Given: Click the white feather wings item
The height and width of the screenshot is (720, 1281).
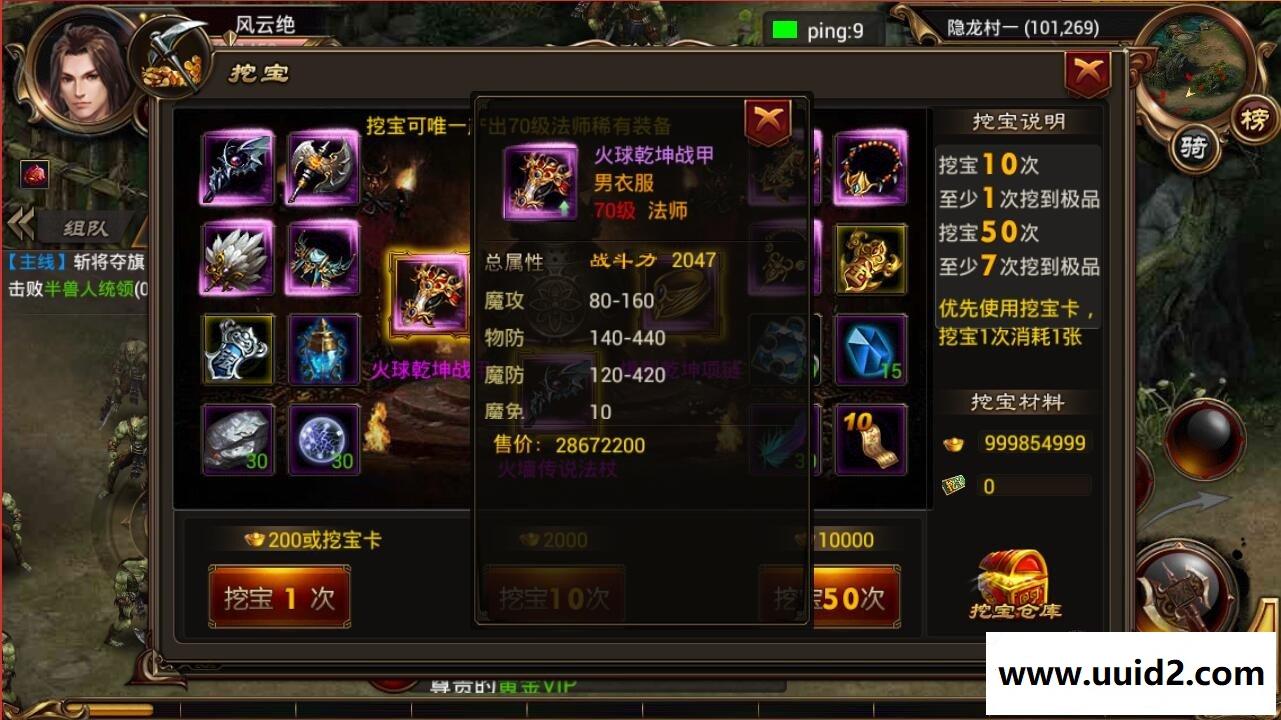Looking at the screenshot, I should 238,260.
